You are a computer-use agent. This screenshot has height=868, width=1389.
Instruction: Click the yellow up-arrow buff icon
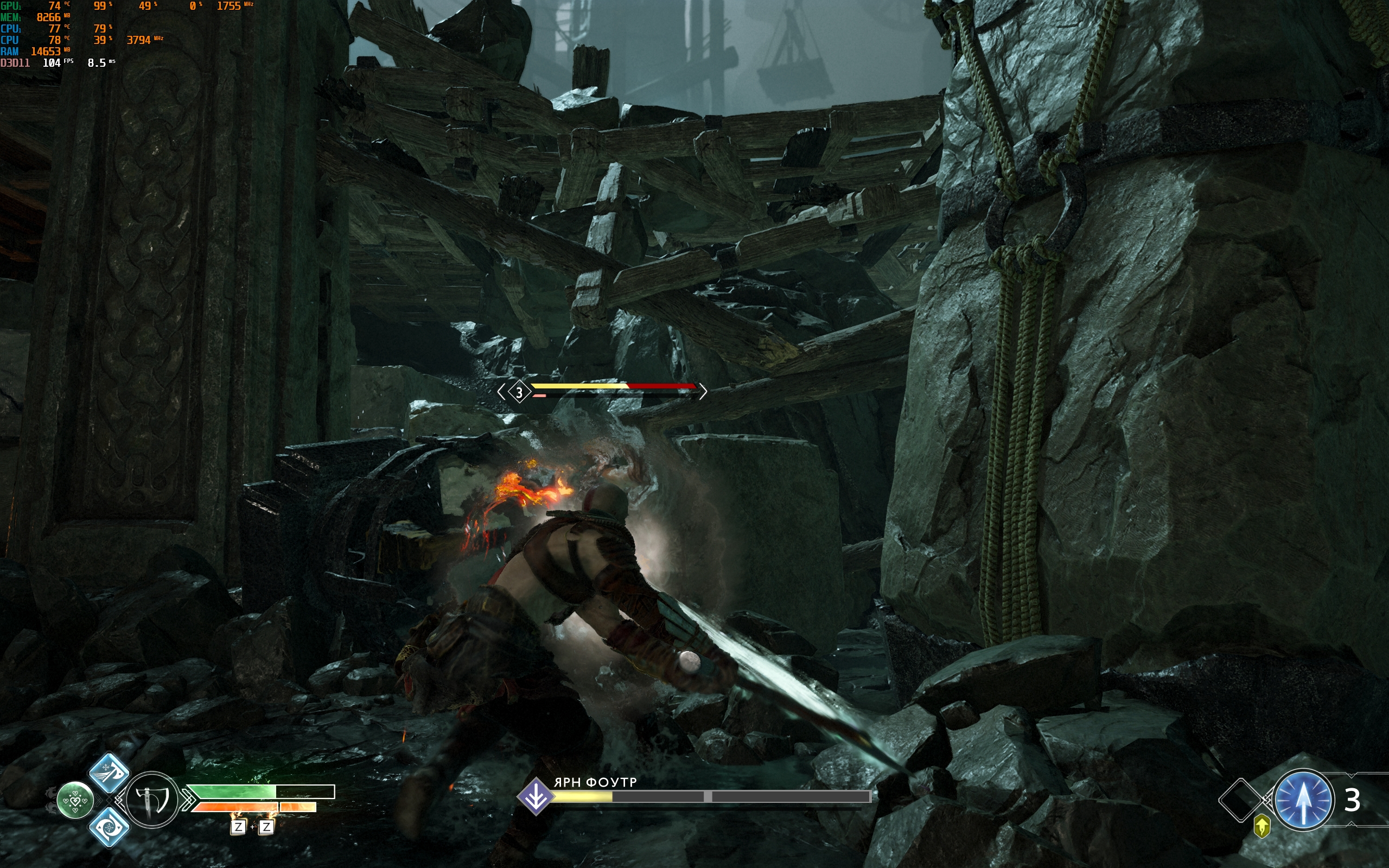coord(1261,827)
